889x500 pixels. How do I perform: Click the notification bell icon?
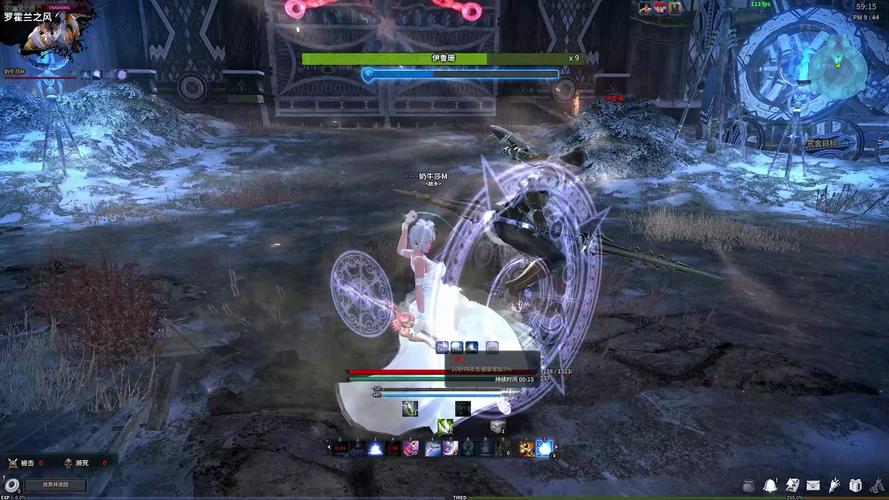coord(770,485)
